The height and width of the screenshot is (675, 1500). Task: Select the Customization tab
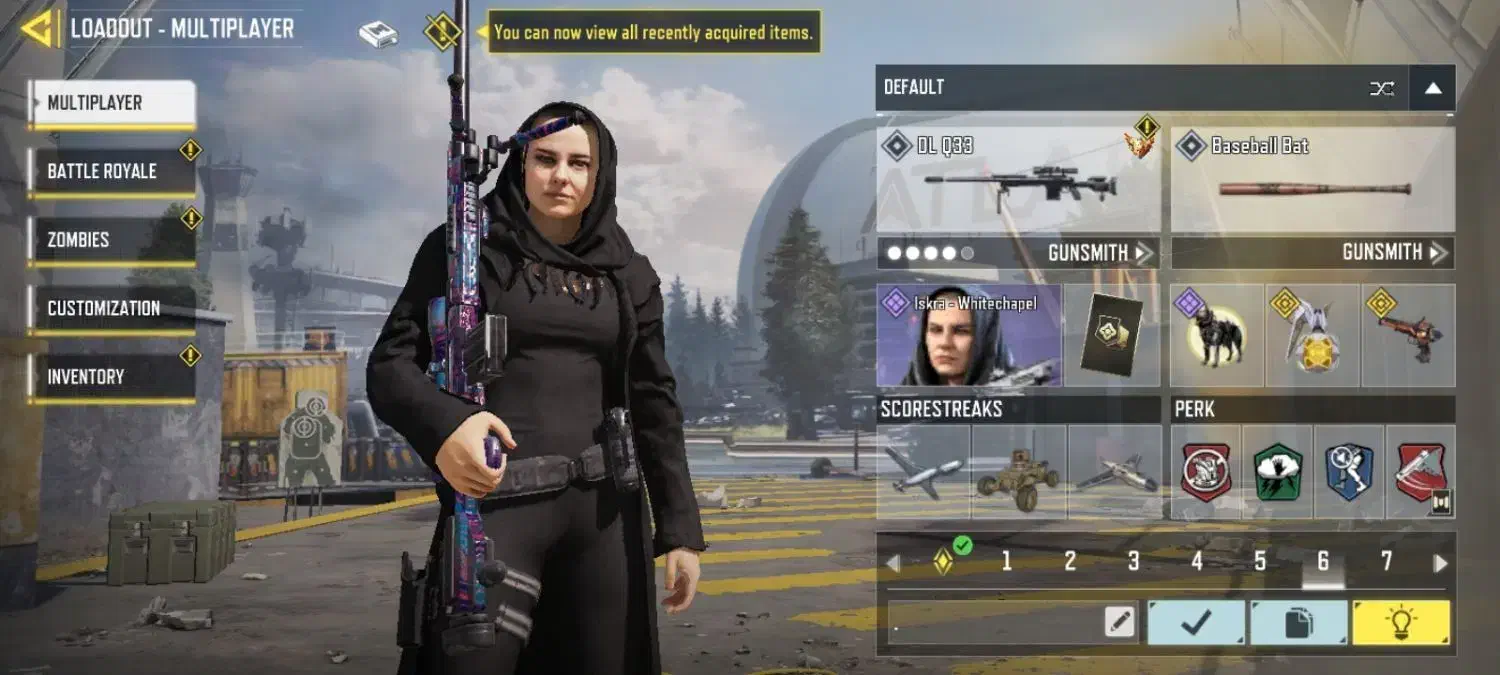111,308
